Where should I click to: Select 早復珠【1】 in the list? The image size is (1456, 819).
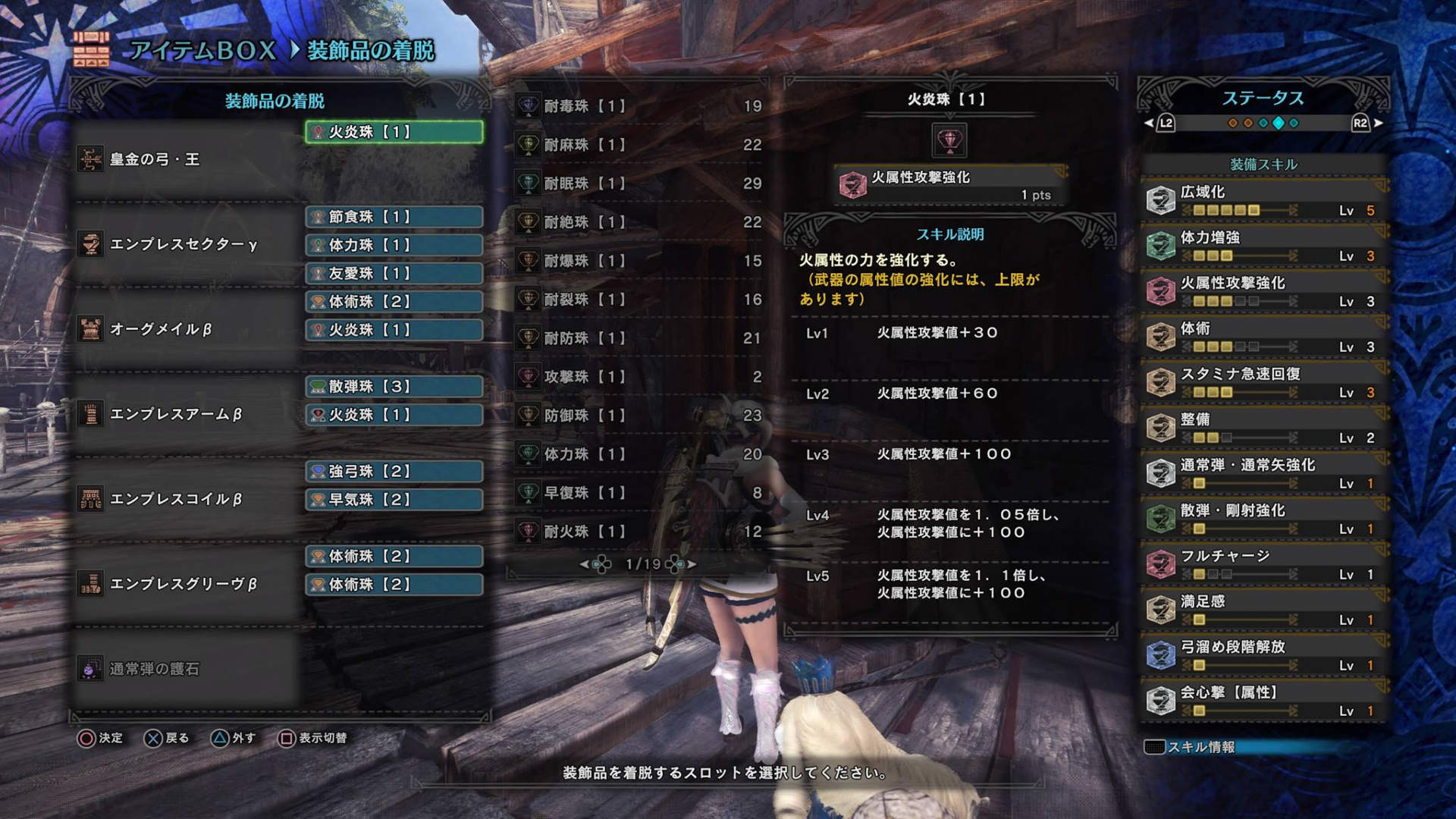click(x=639, y=493)
